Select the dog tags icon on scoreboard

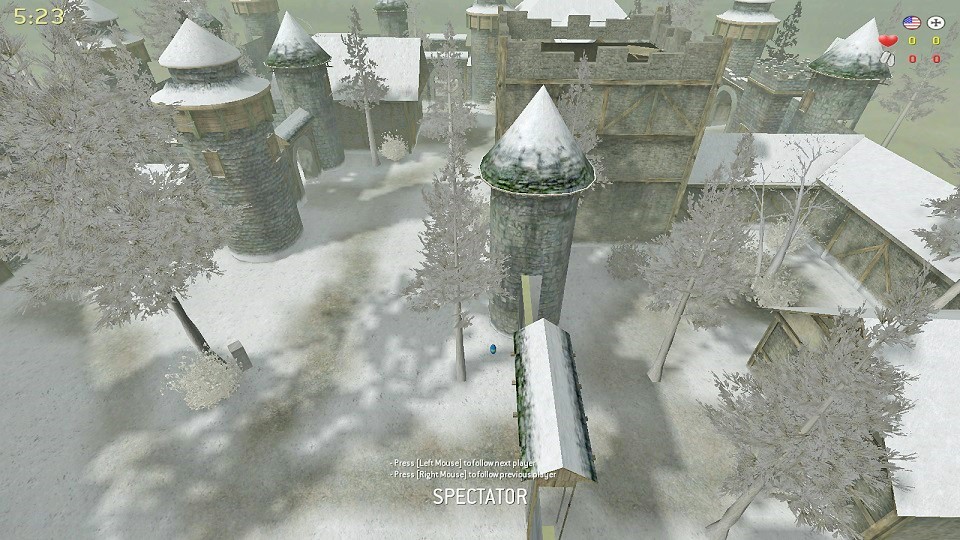887,58
